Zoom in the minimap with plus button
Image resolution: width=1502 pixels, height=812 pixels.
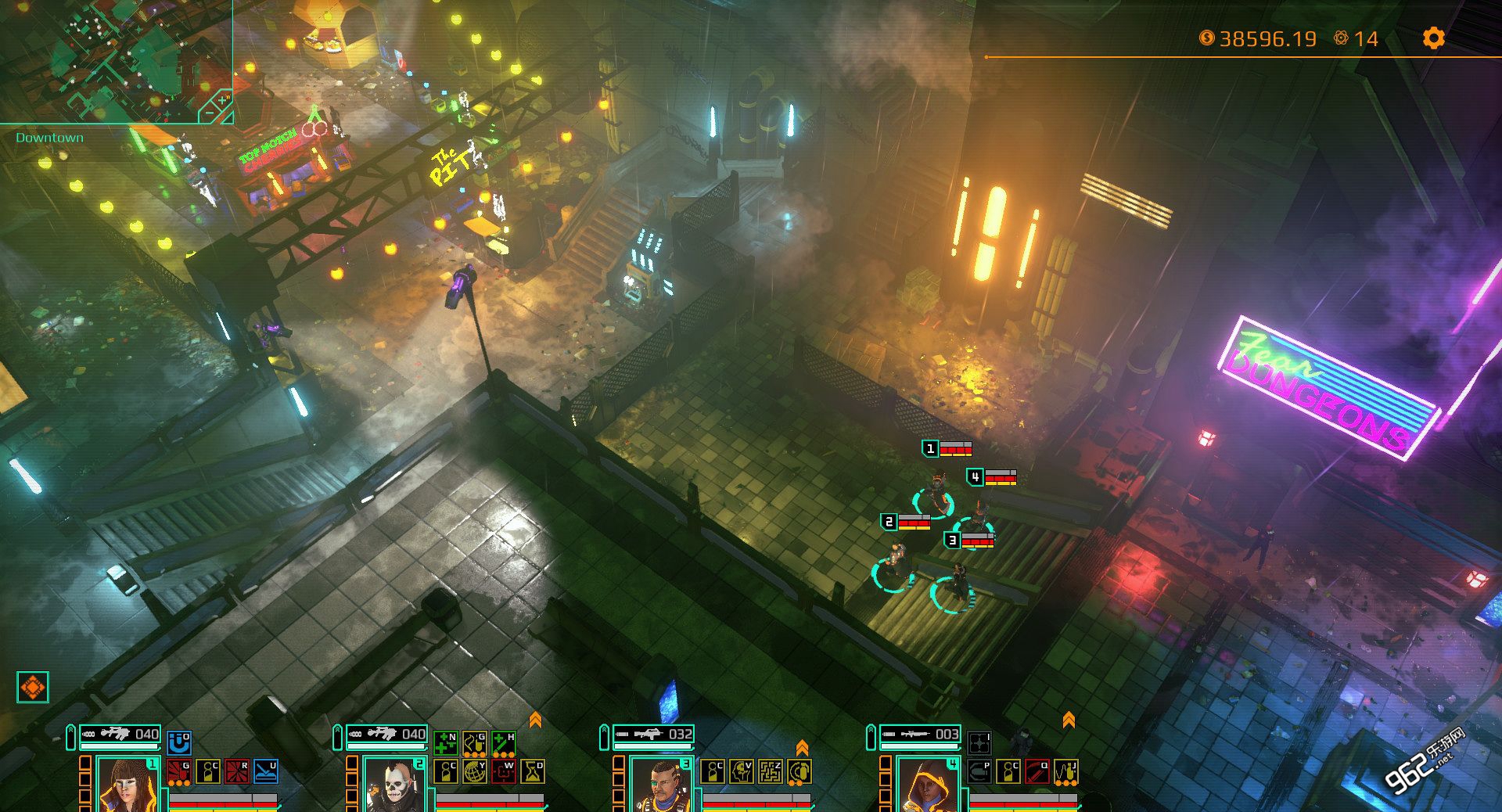click(x=222, y=100)
